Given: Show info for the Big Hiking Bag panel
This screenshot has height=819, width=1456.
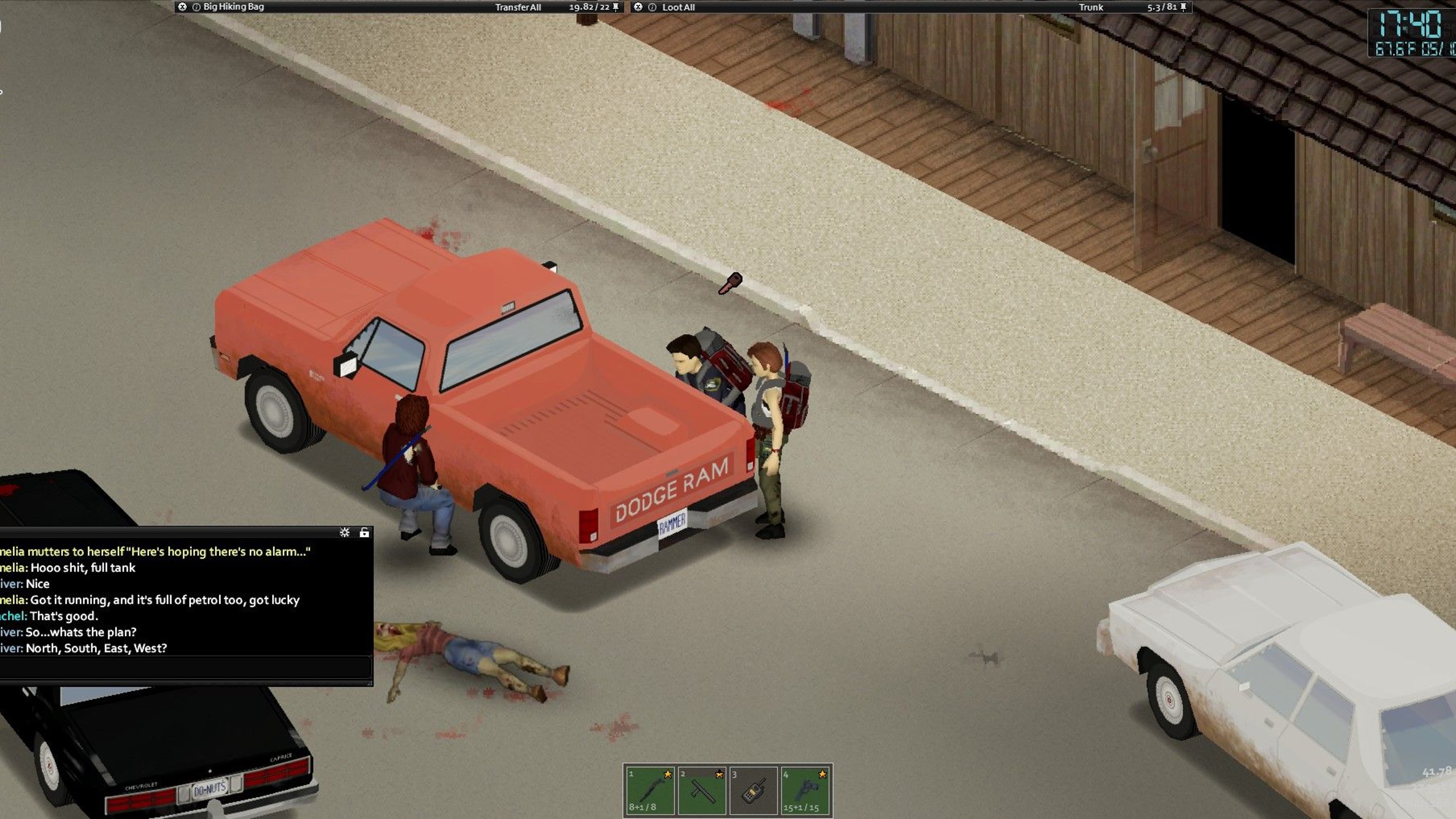Looking at the screenshot, I should pyautogui.click(x=196, y=8).
